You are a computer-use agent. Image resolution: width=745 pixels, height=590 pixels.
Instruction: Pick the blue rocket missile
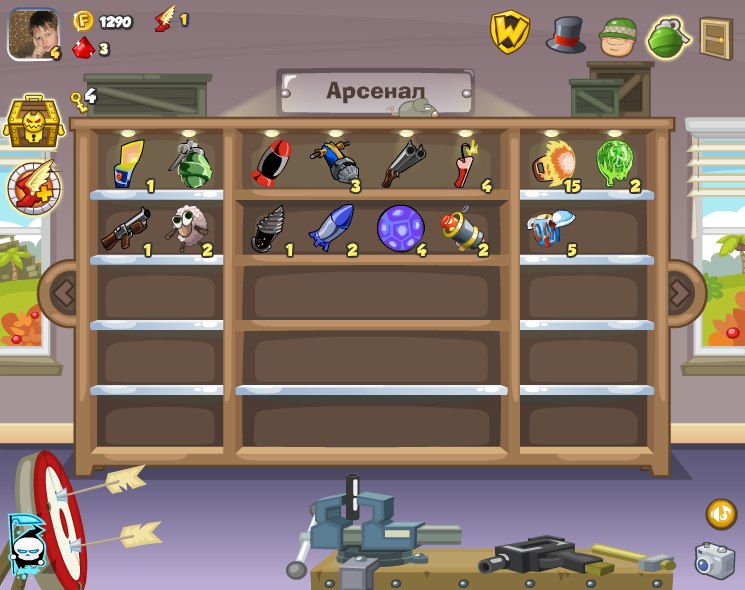click(x=331, y=229)
